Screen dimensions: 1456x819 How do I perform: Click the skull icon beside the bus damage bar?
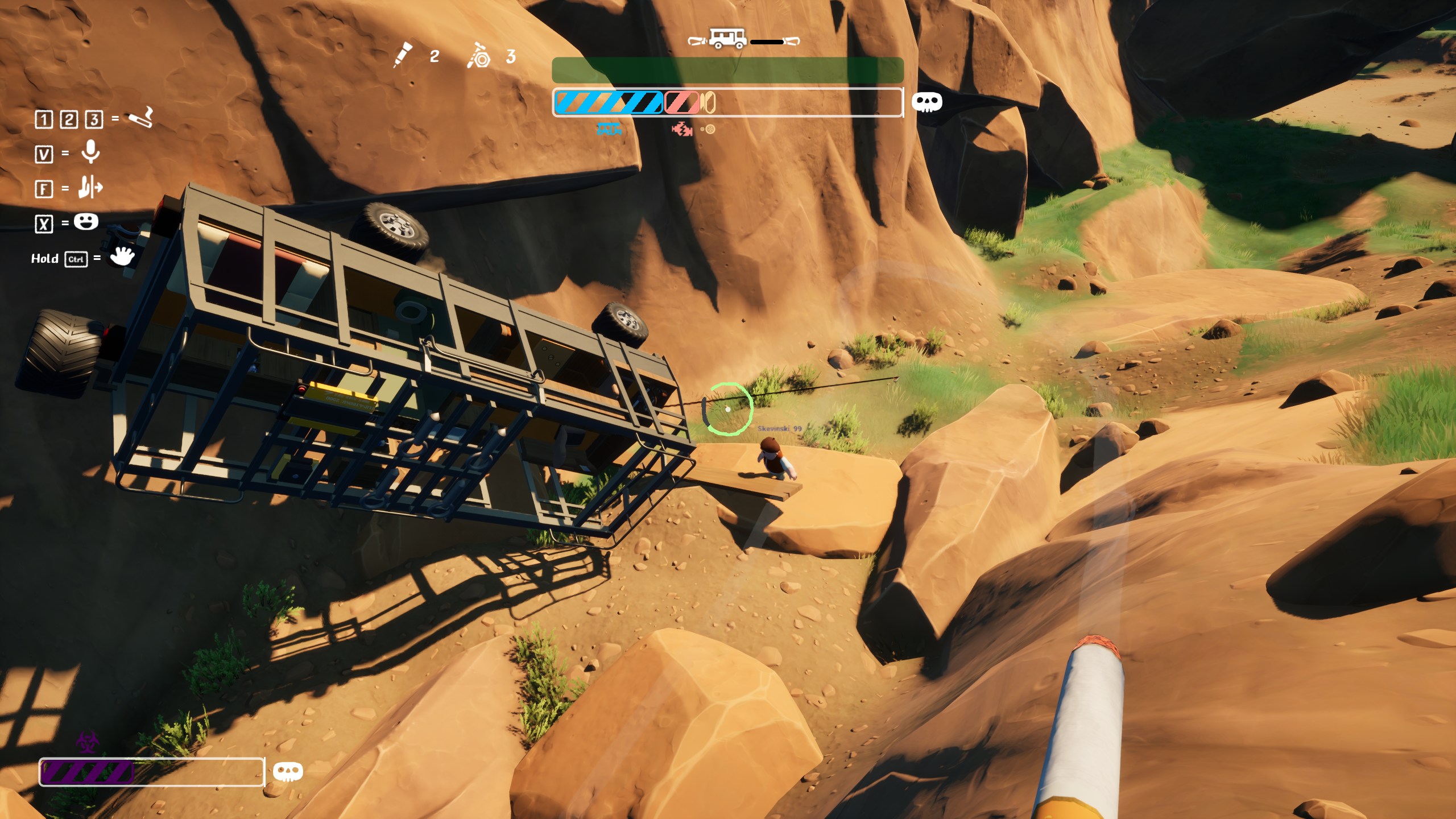tap(926, 102)
